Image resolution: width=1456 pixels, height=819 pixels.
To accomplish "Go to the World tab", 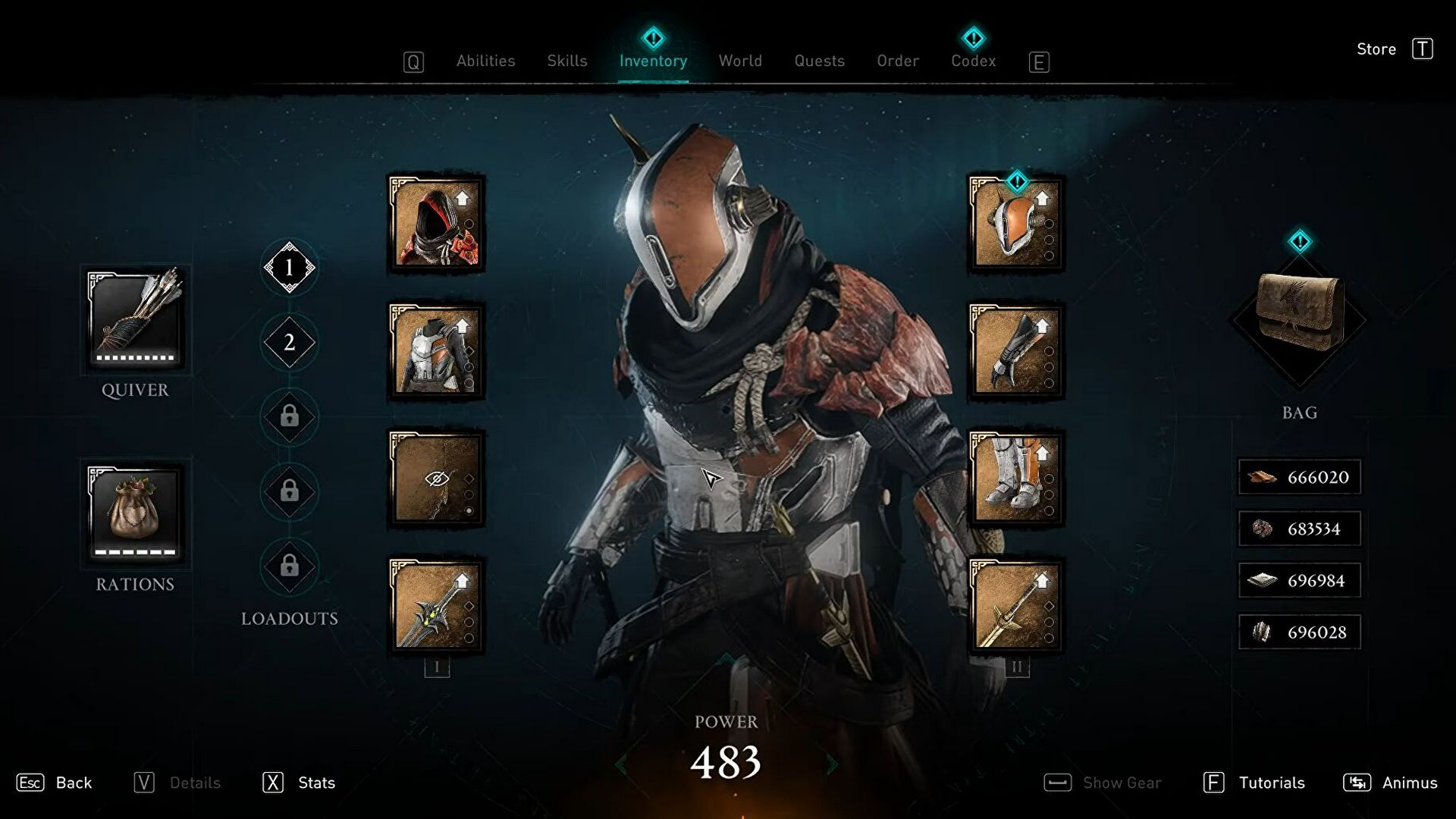I will click(740, 61).
